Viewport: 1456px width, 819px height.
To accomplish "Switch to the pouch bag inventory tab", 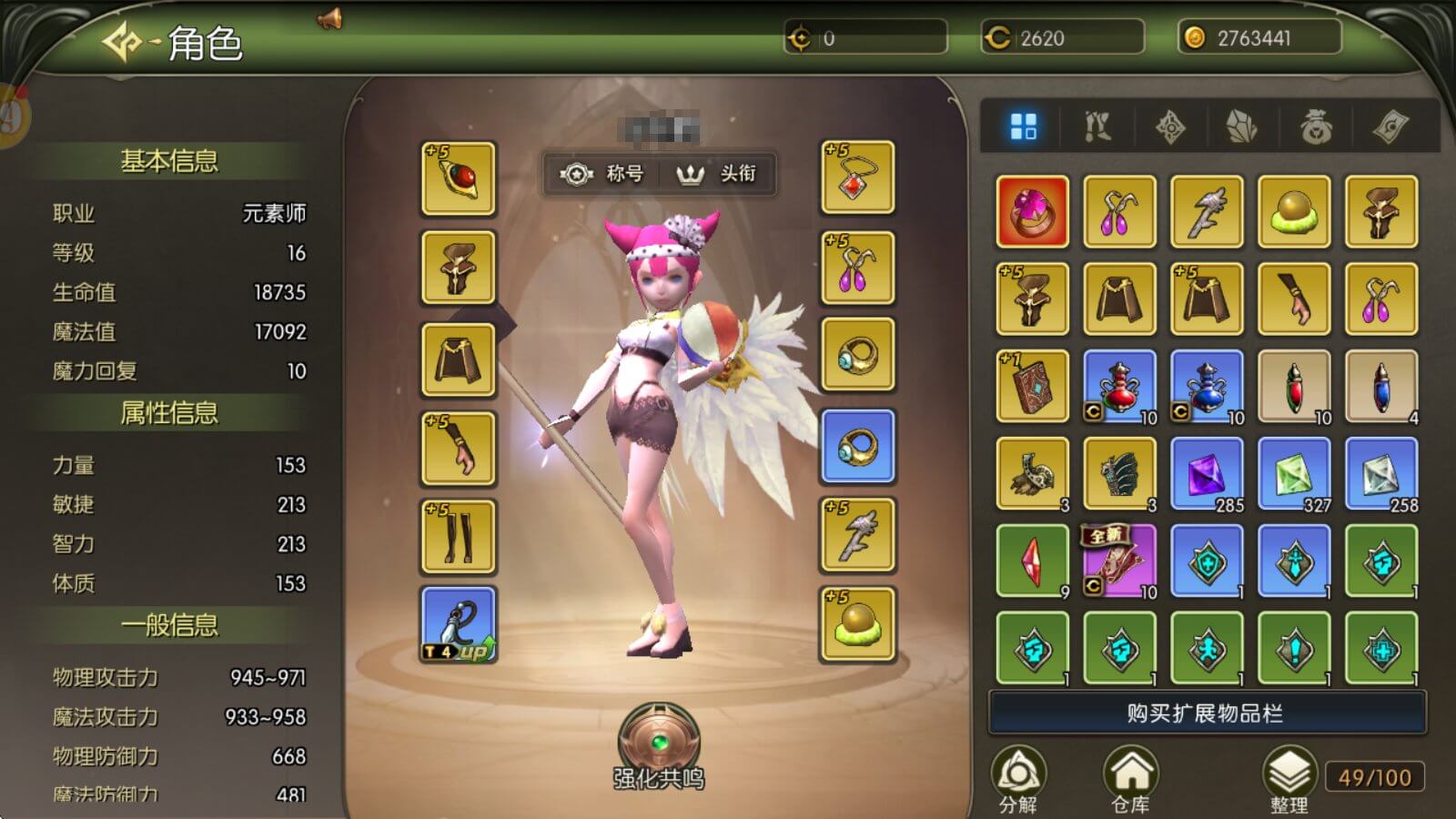I will point(1316,127).
